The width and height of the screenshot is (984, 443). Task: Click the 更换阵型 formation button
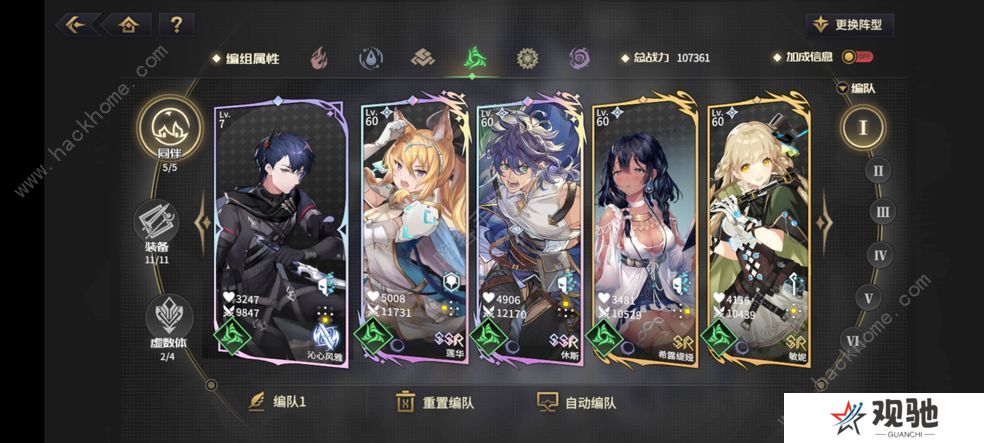[851, 25]
